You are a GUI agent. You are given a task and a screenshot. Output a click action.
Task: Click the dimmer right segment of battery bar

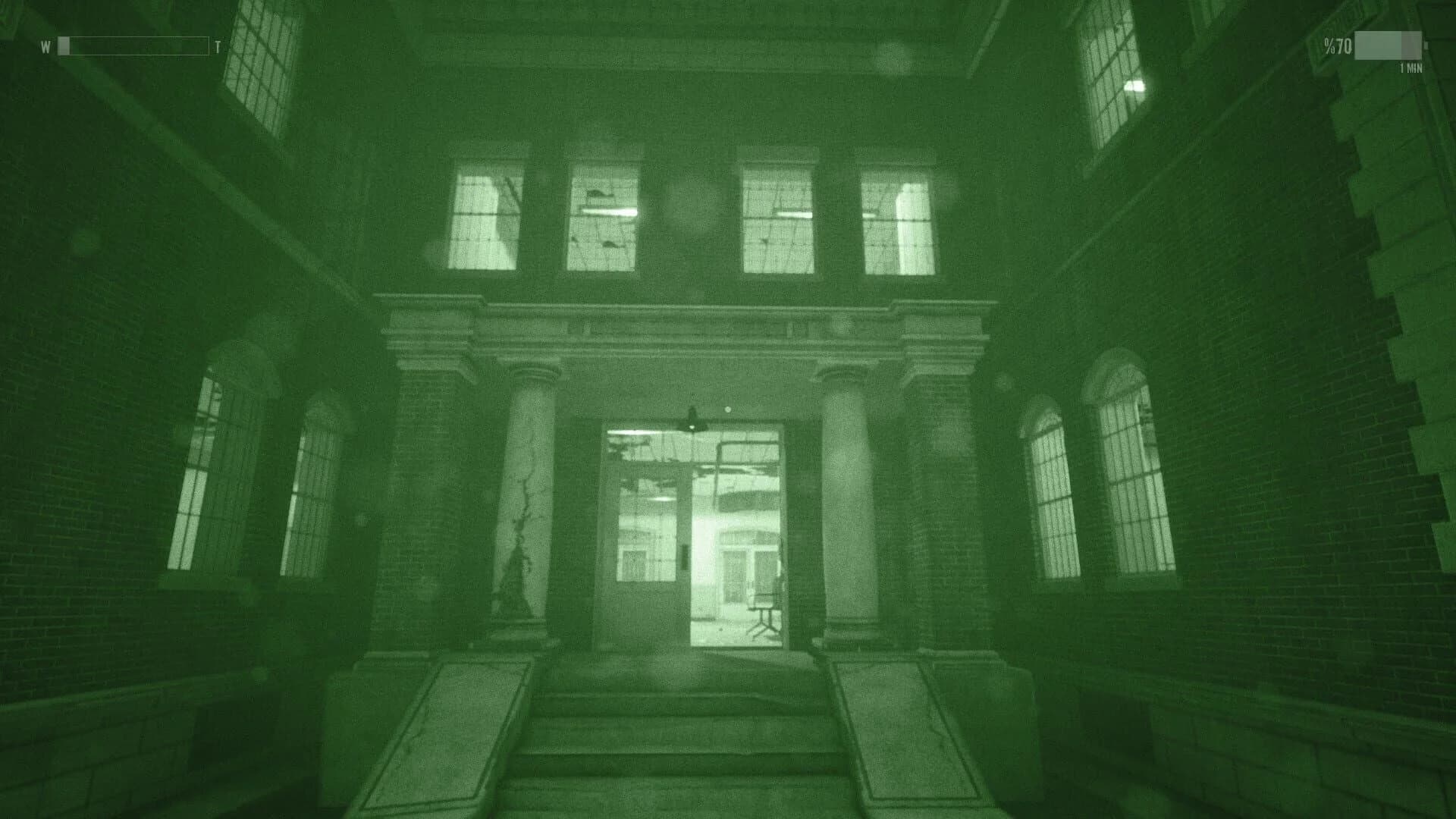(x=1409, y=47)
